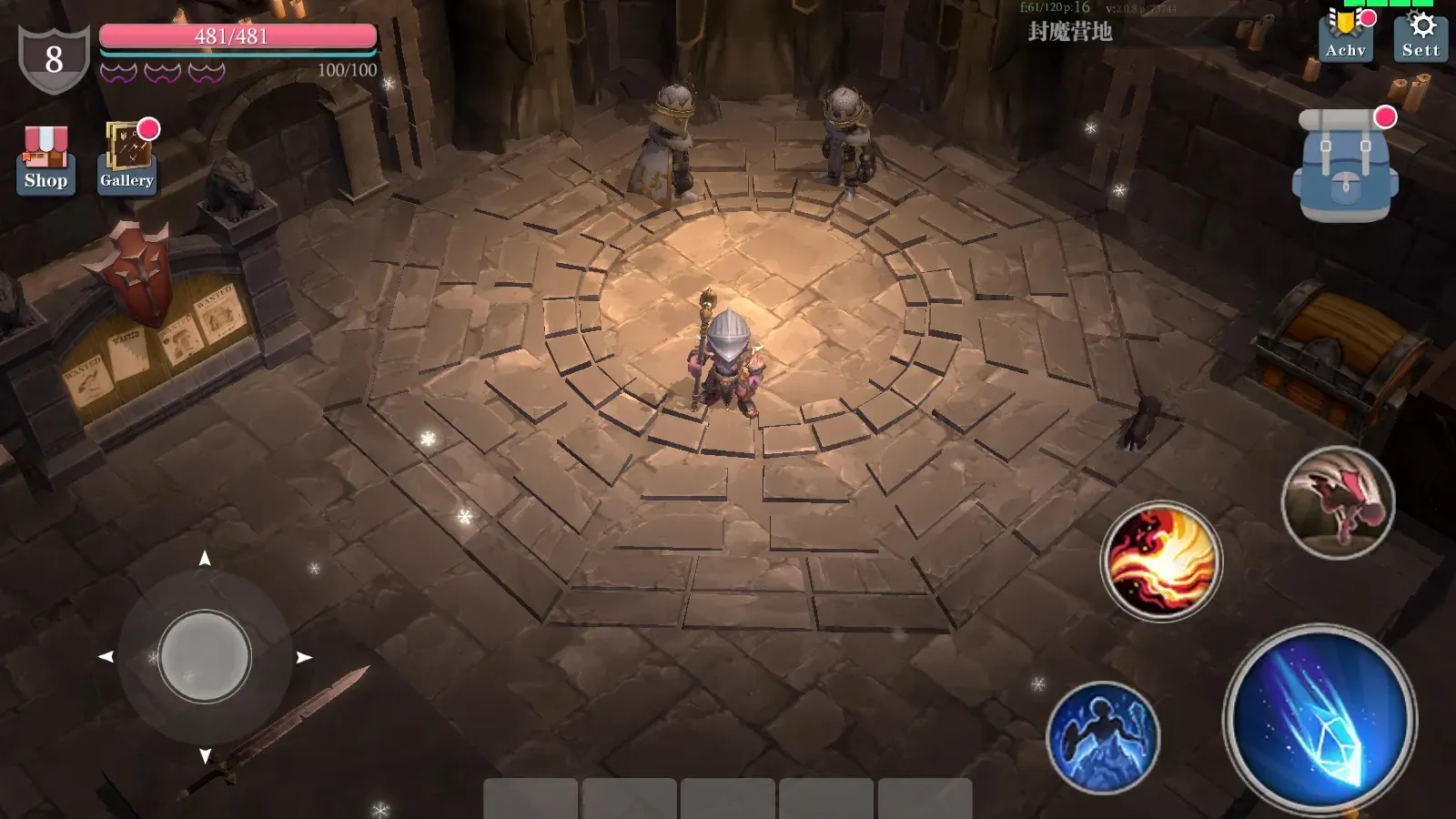The height and width of the screenshot is (819, 1456).
Task: Click the joystick center knob
Action: 205,656
